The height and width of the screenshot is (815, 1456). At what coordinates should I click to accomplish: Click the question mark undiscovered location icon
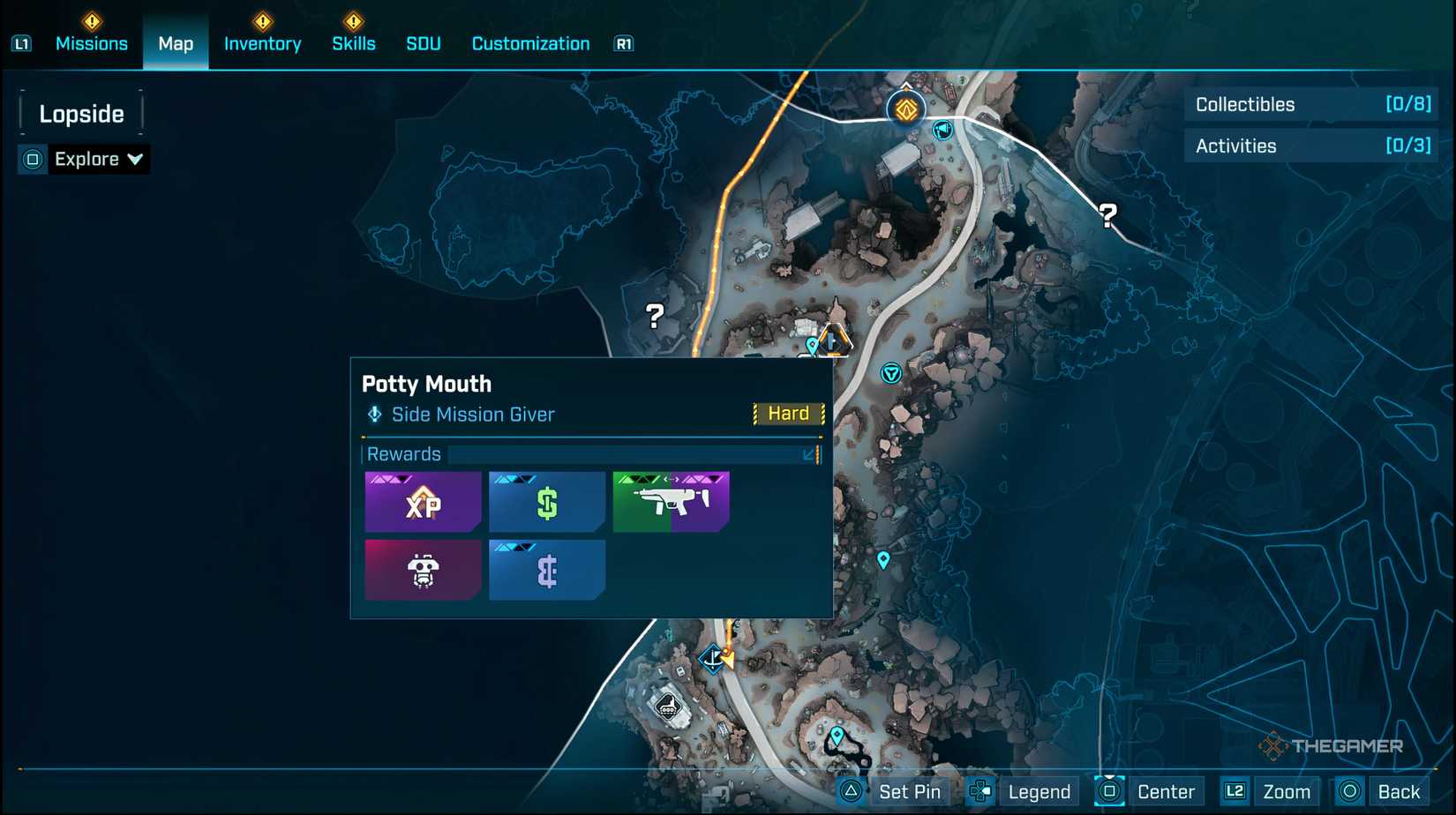click(653, 314)
